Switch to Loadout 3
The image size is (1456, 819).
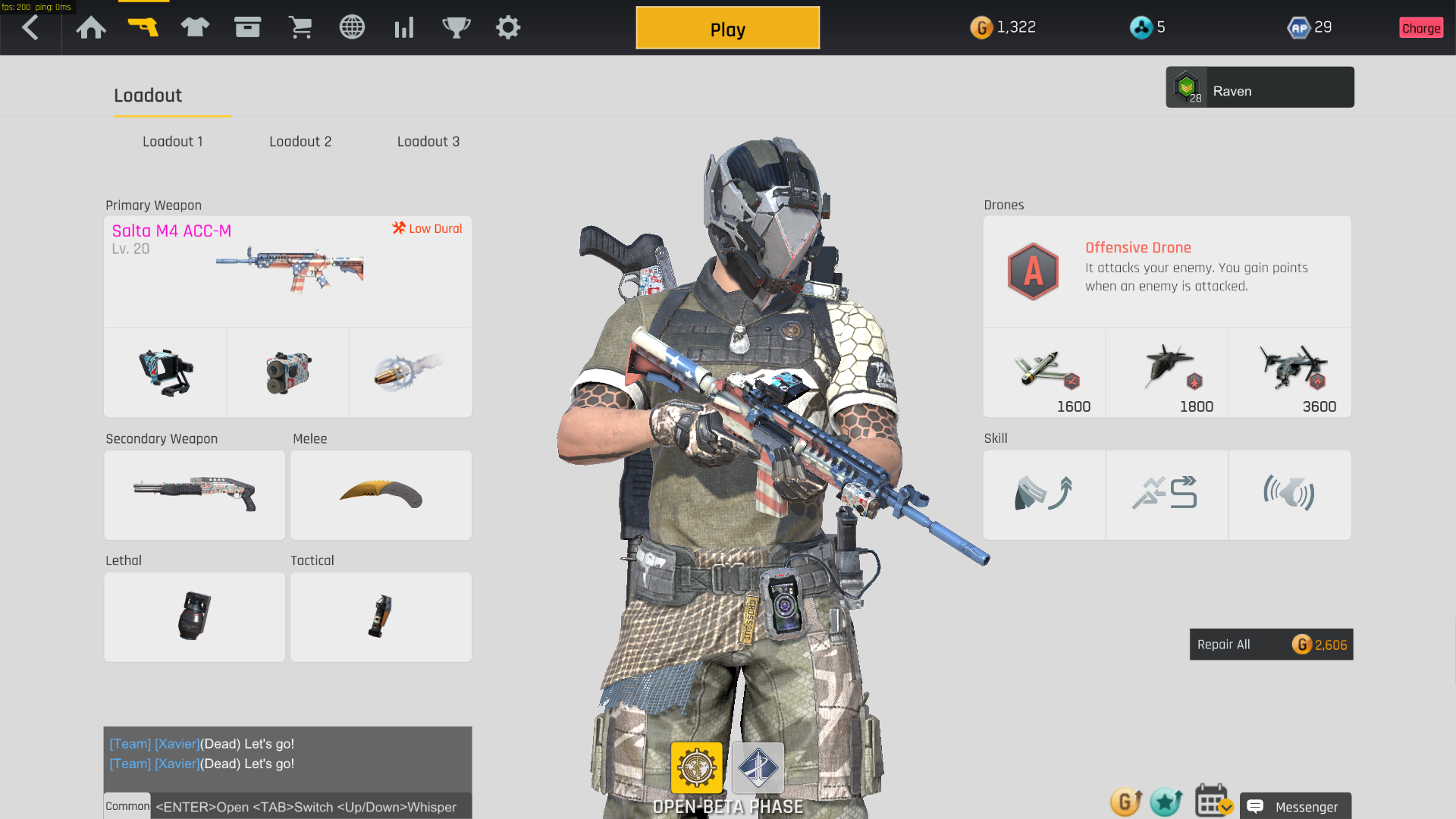pyautogui.click(x=428, y=142)
